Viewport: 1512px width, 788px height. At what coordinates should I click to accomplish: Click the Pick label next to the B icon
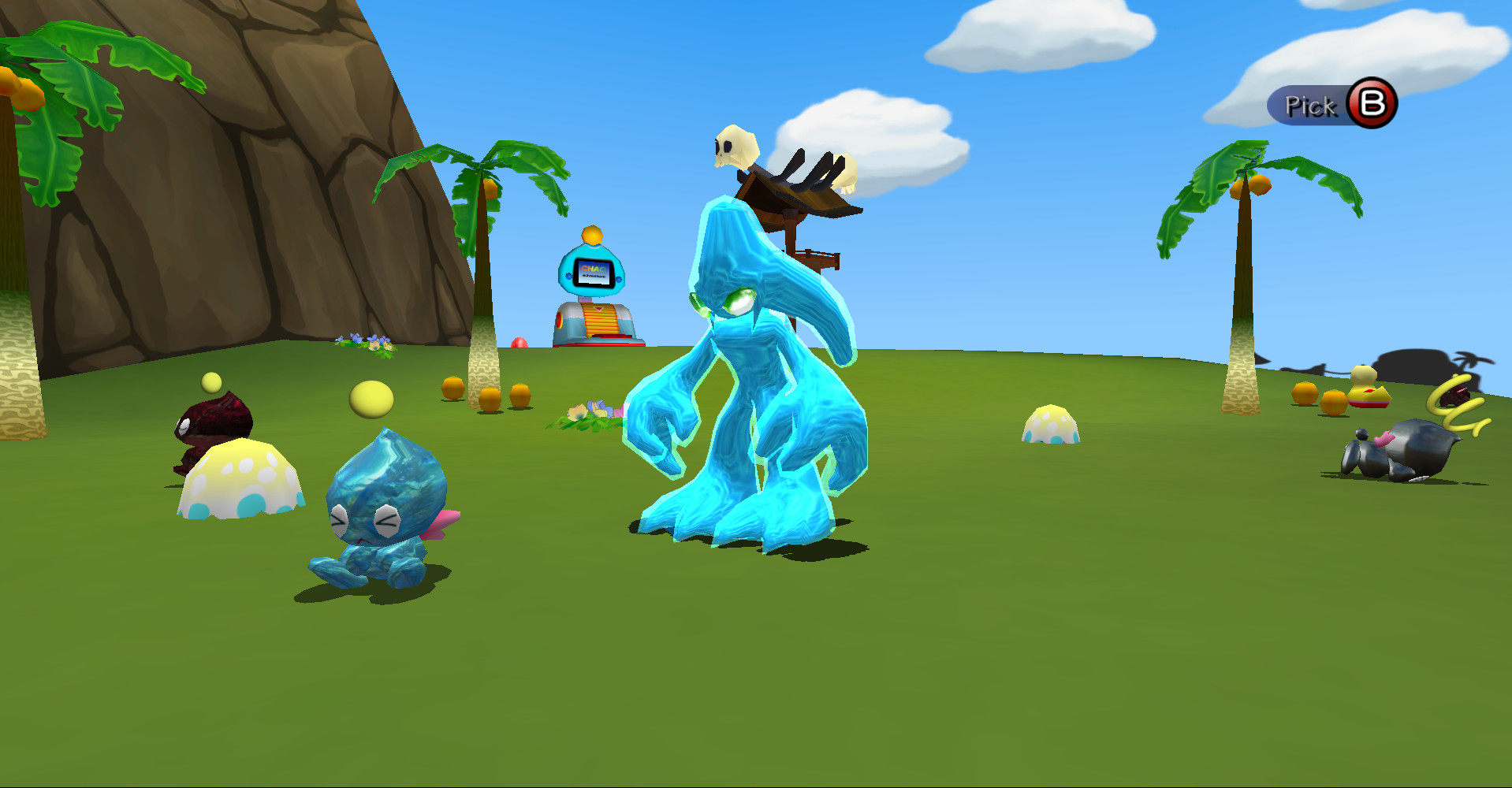[1309, 104]
